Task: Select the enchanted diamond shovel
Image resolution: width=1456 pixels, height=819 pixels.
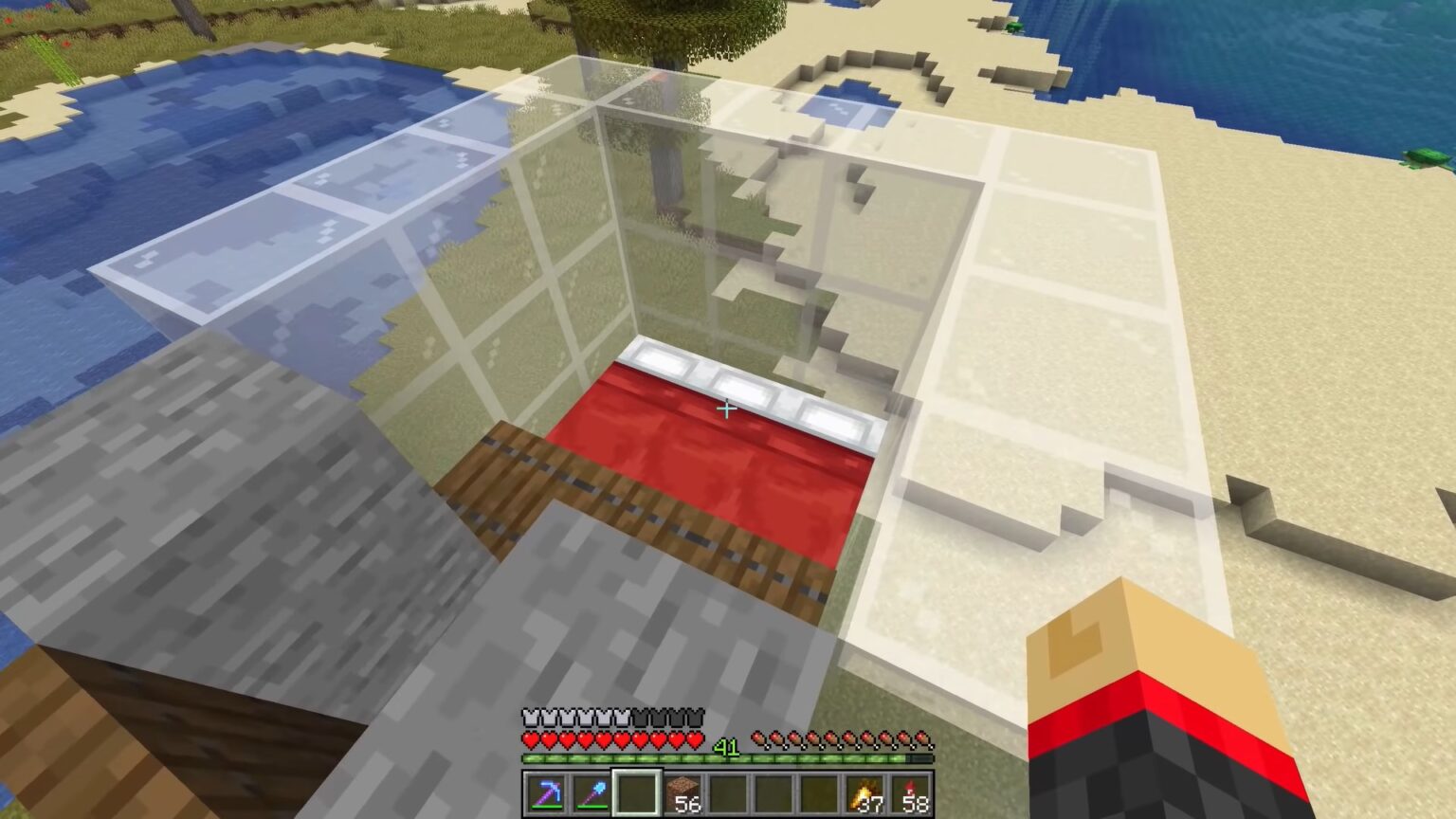Action: (x=591, y=792)
